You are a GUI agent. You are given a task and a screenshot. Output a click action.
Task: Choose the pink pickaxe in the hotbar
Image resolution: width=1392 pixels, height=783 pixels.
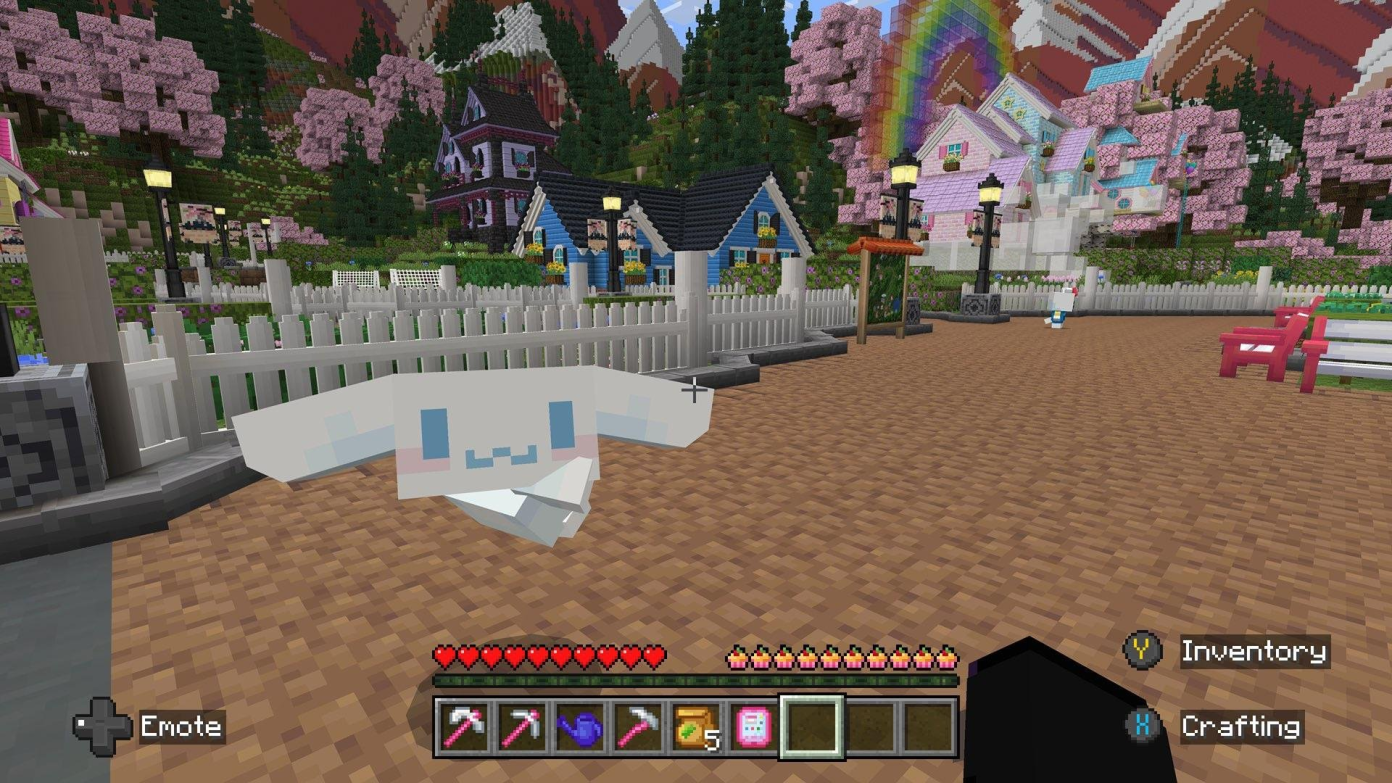521,726
